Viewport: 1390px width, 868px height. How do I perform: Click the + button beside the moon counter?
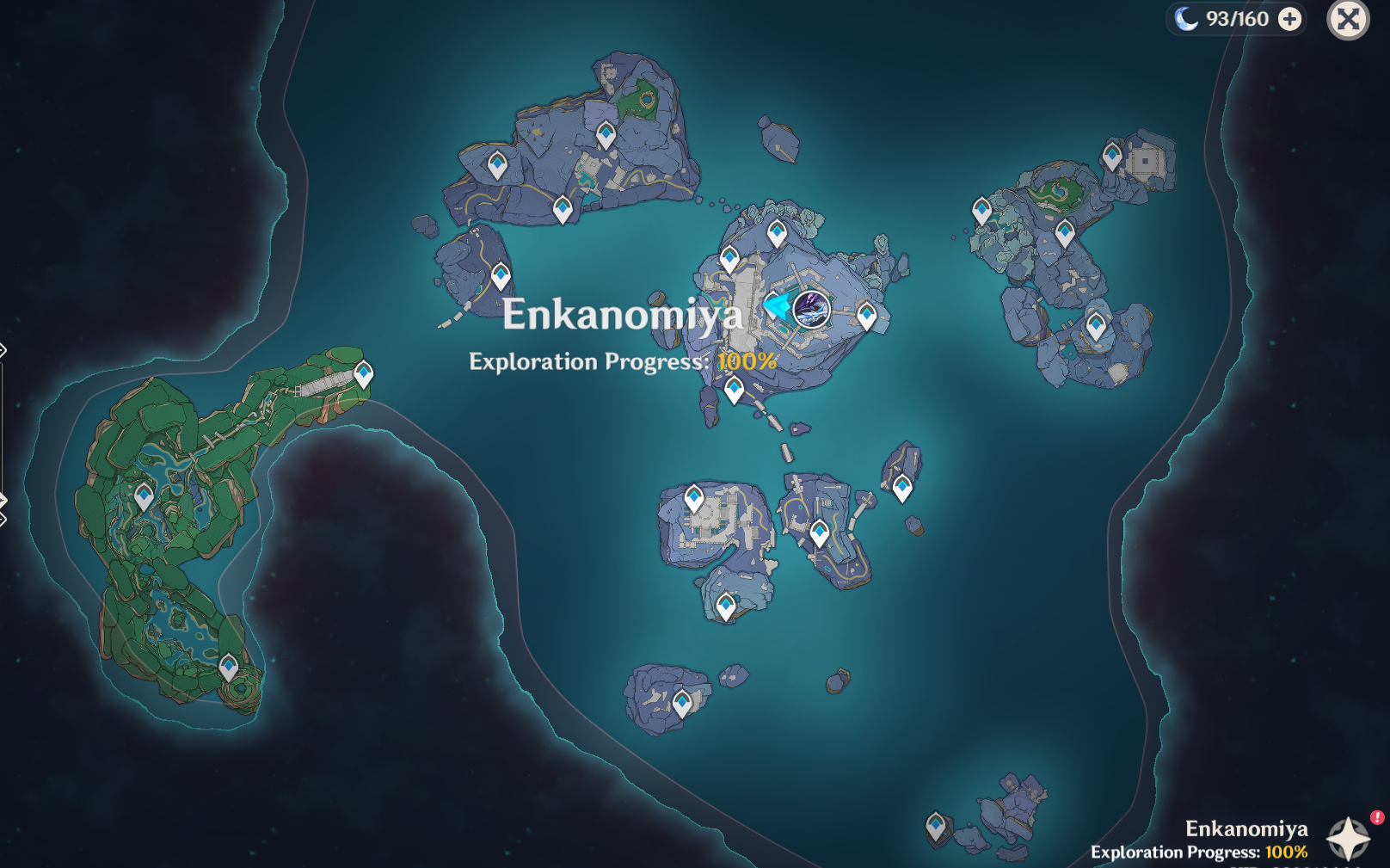point(1290,18)
